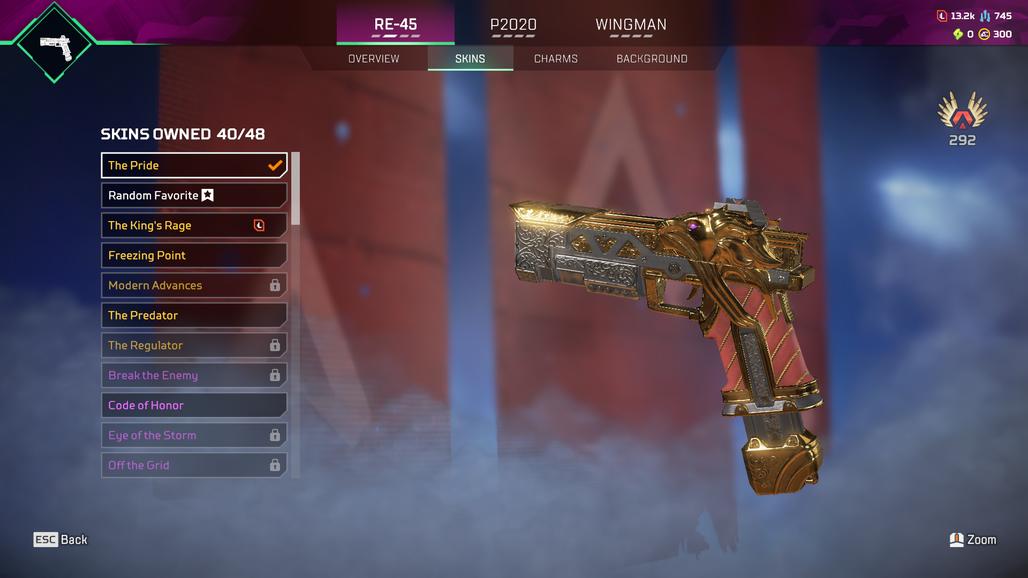Show the Overview section
Screen dimensions: 1028x578
pyautogui.click(x=373, y=59)
